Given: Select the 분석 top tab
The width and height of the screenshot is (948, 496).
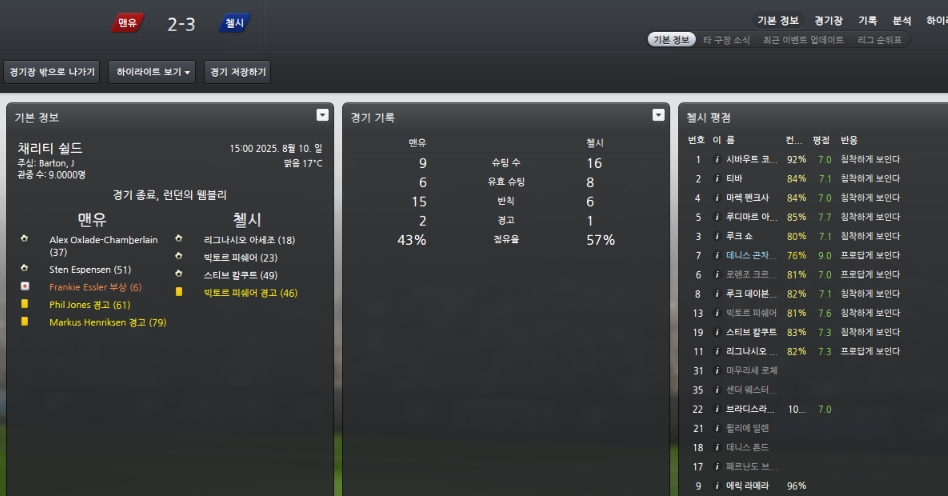Looking at the screenshot, I should [901, 20].
